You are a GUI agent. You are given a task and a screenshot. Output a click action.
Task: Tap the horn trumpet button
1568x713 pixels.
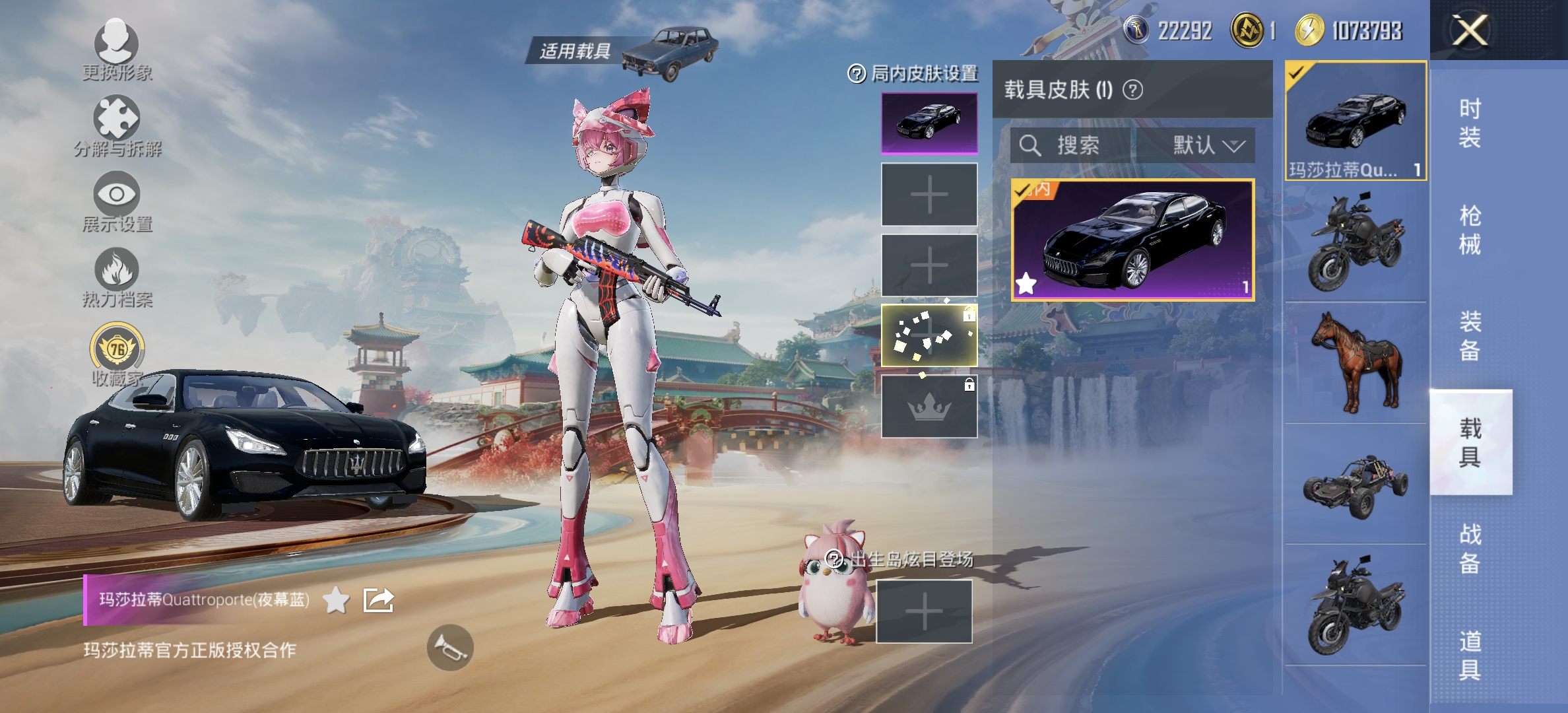pyautogui.click(x=450, y=648)
